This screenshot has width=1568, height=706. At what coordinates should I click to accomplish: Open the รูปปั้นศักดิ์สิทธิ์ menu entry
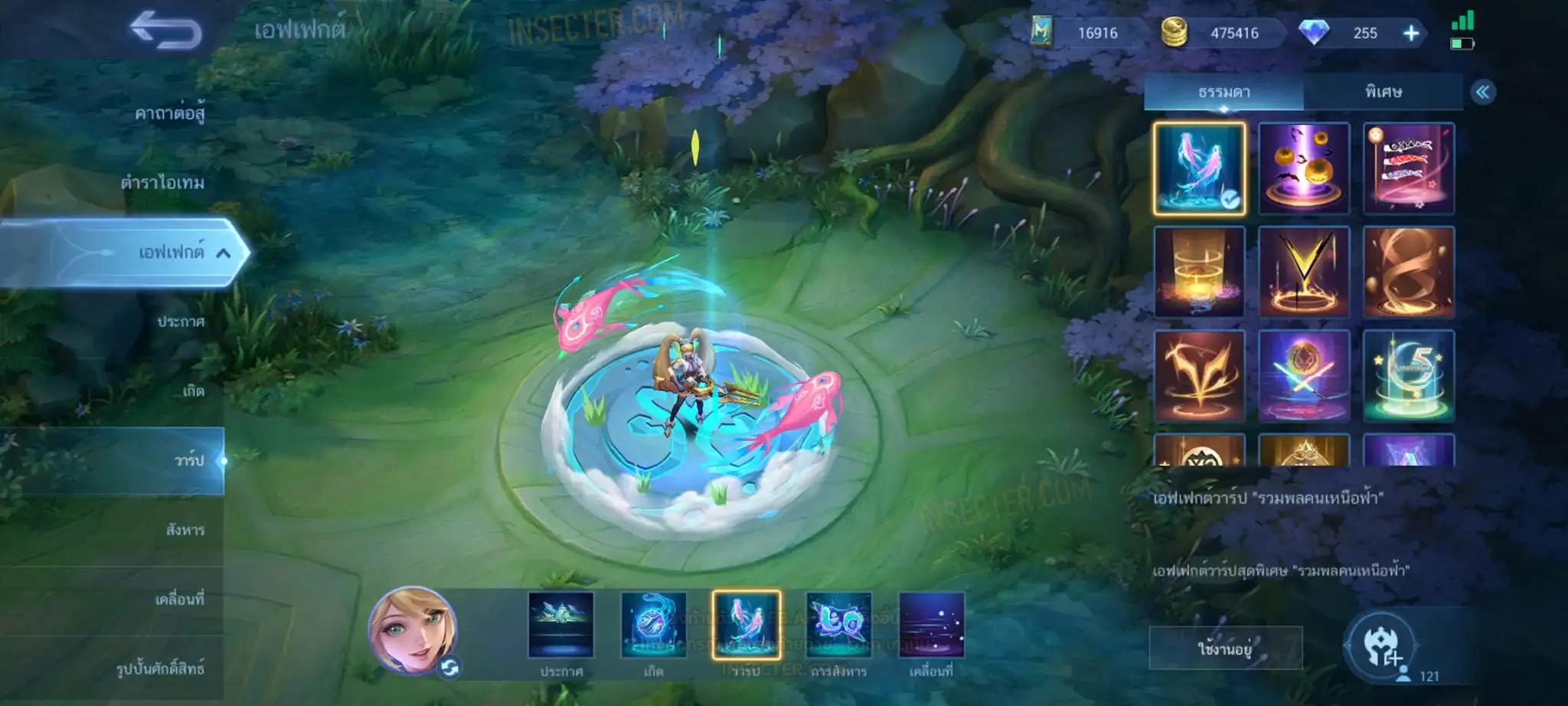click(x=160, y=668)
